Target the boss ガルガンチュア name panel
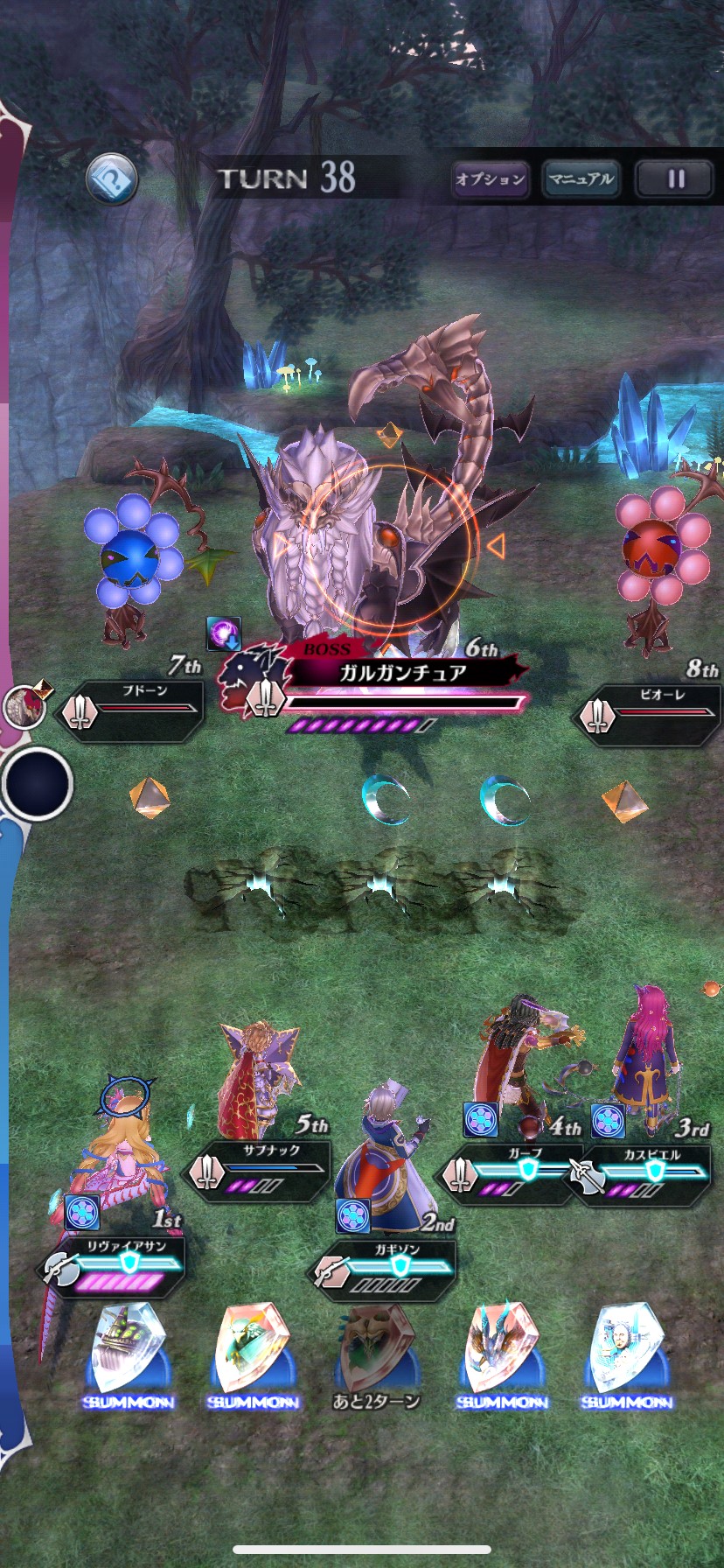This screenshot has width=724, height=1568. click(x=402, y=673)
